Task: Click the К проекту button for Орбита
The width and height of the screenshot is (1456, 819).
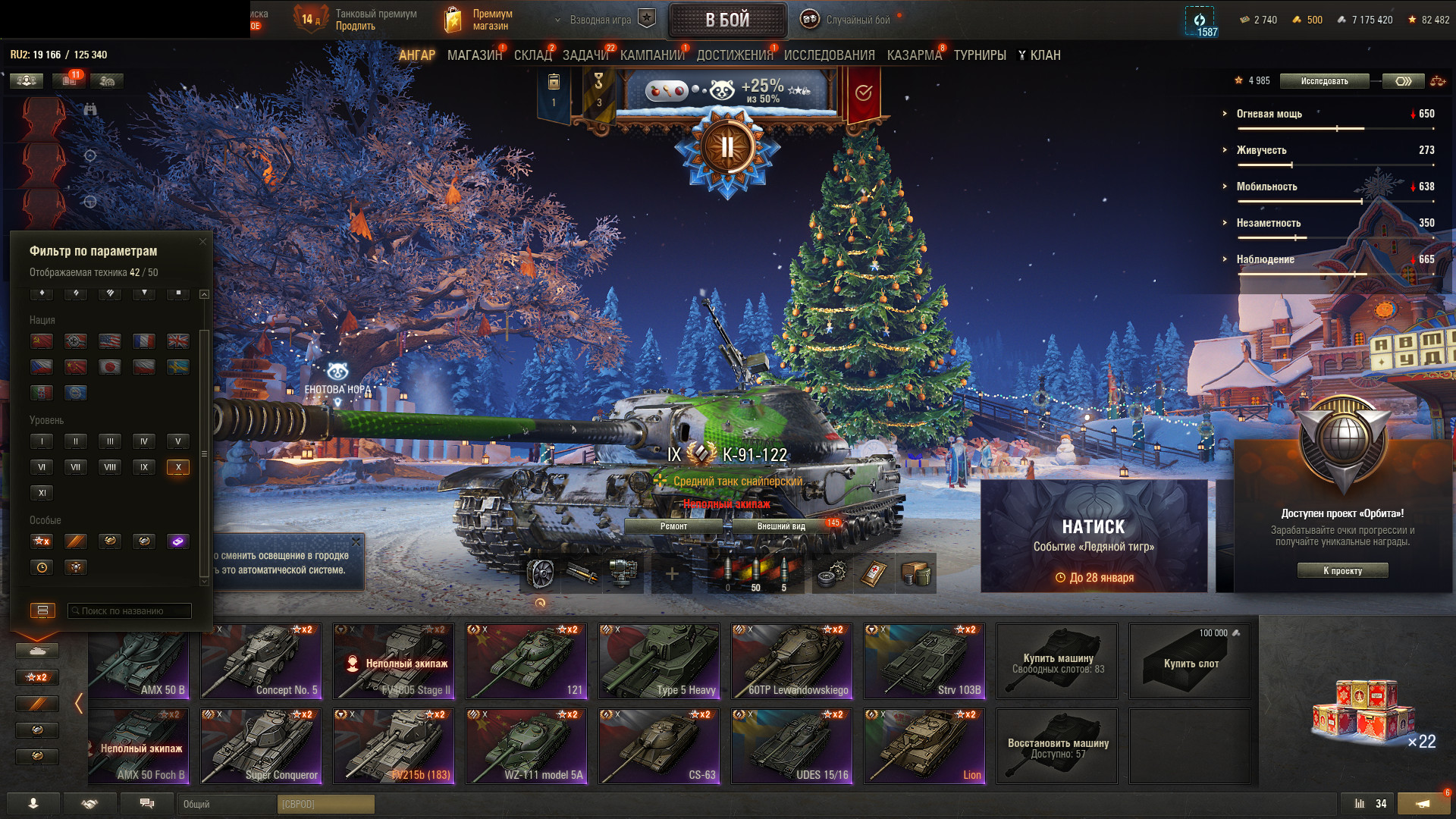Action: point(1342,571)
